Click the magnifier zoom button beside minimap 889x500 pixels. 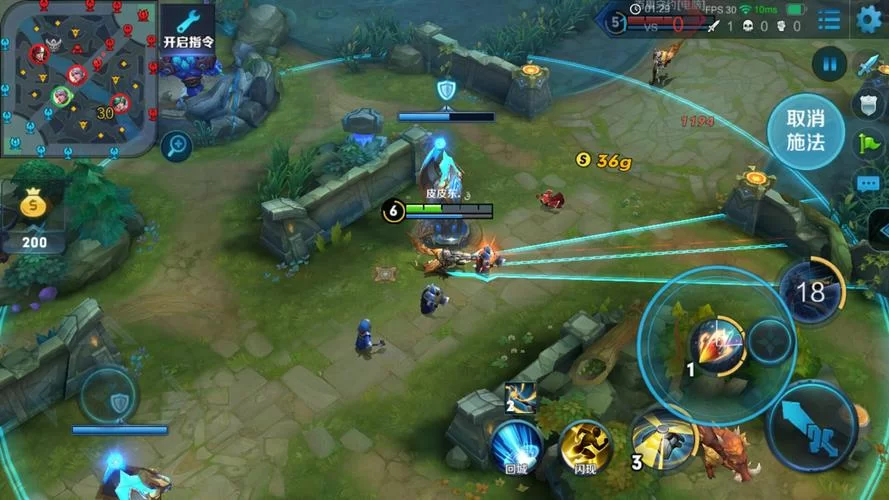coord(176,146)
